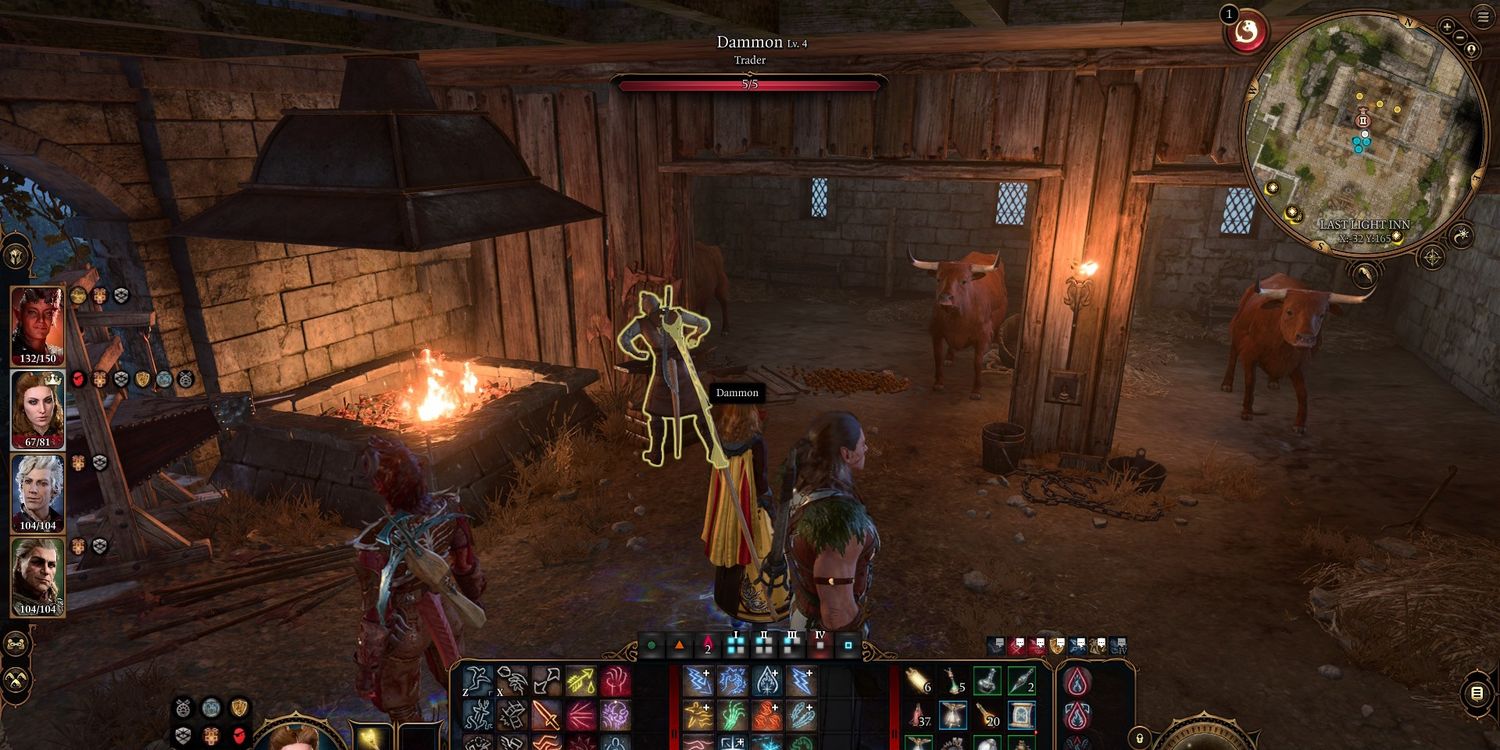
Task: Use the potion stack showing 37
Action: point(919,714)
